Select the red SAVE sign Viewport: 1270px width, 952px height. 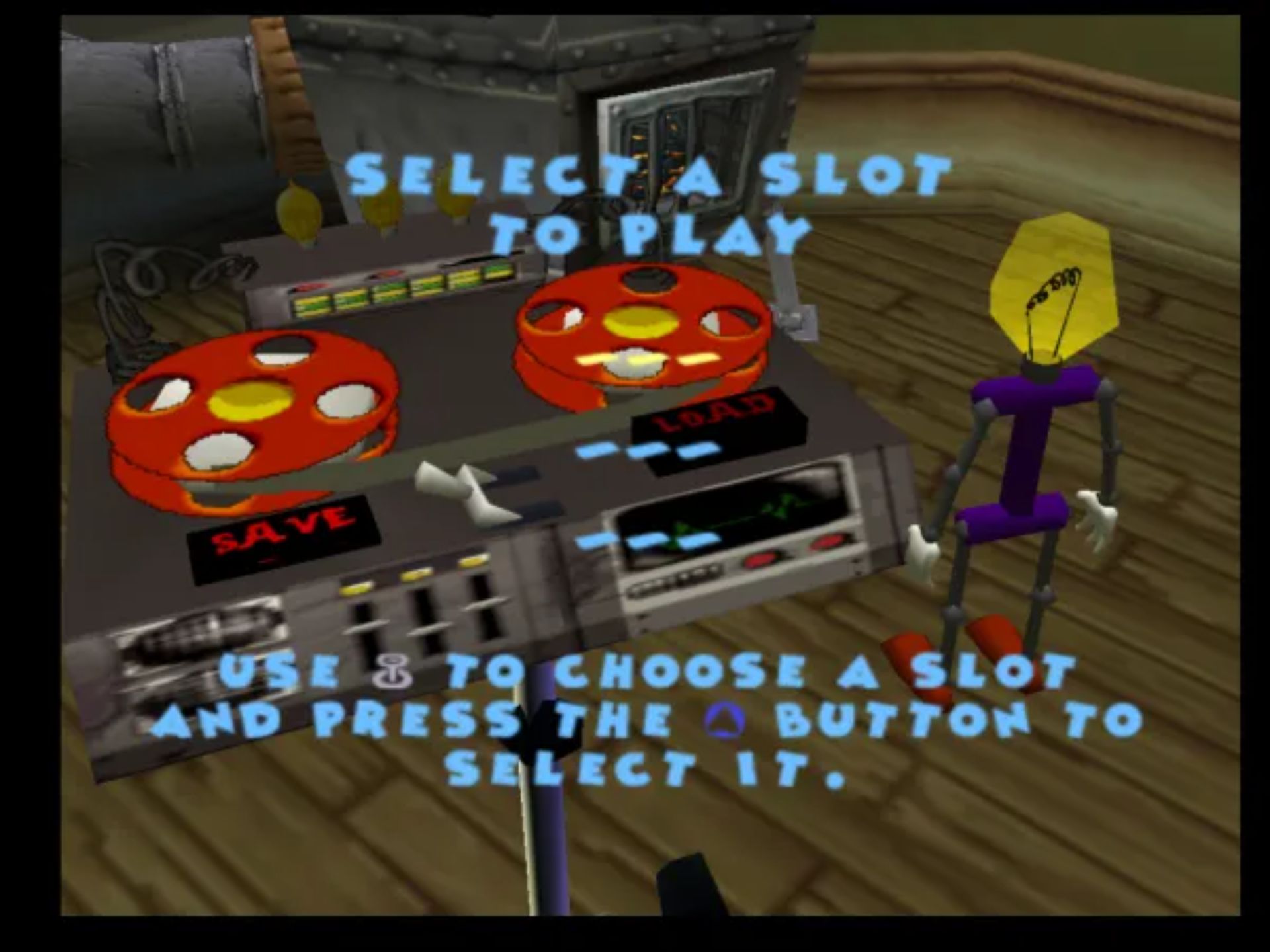[x=284, y=535]
